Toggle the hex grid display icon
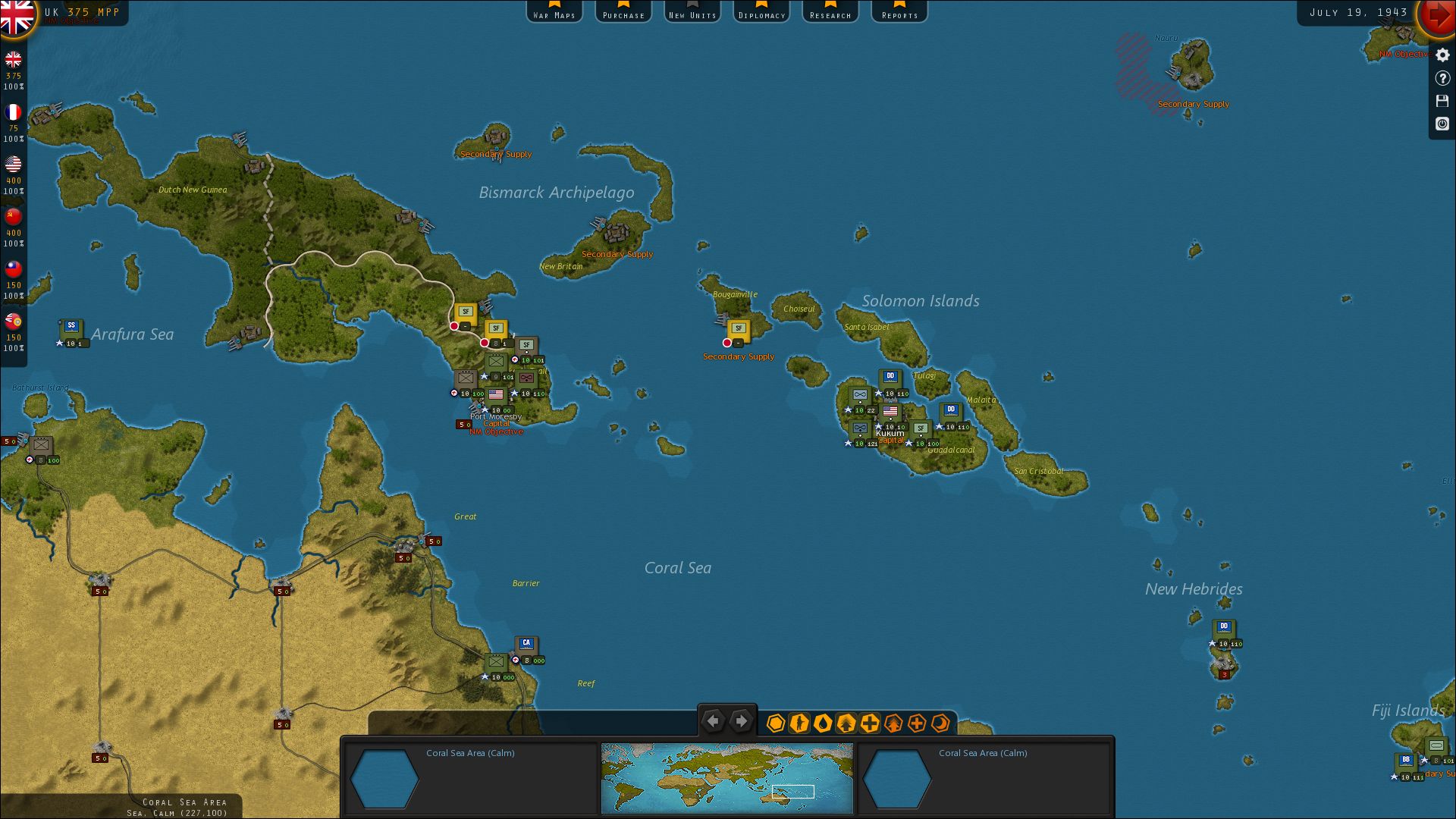Screen dimensions: 1456x819 tap(776, 724)
